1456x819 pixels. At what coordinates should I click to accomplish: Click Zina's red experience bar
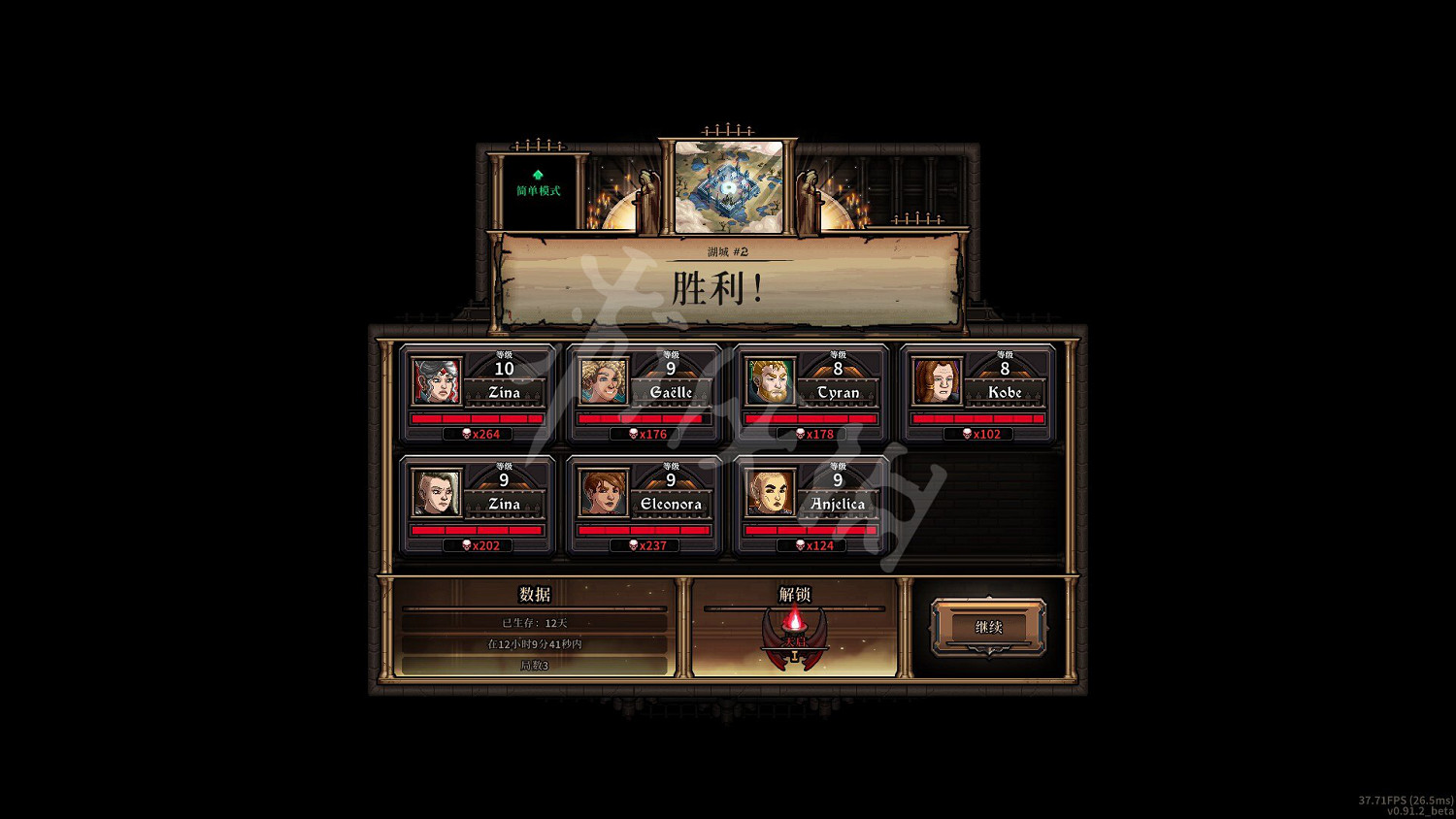tap(477, 417)
